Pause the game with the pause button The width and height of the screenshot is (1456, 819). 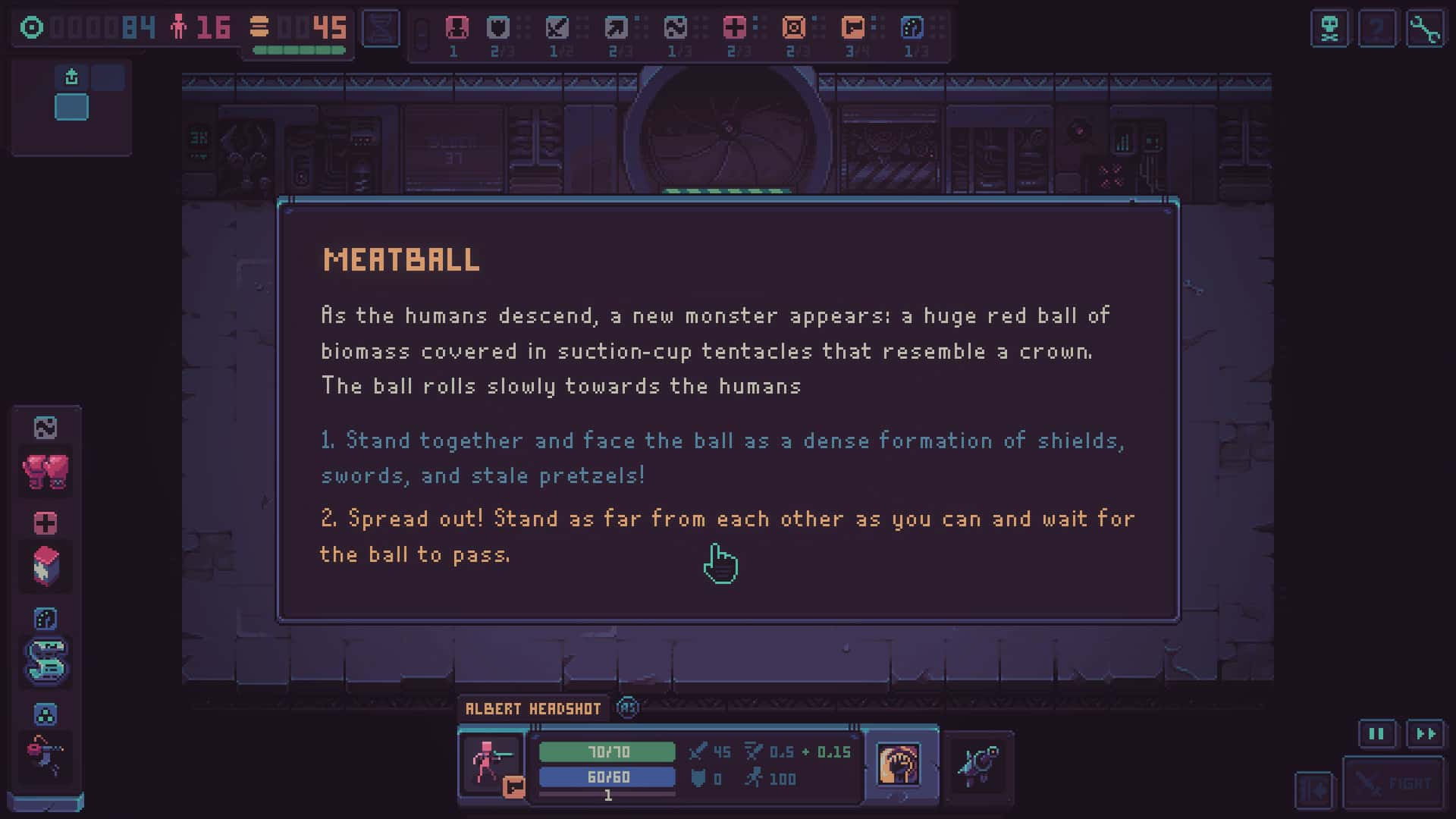click(1376, 734)
